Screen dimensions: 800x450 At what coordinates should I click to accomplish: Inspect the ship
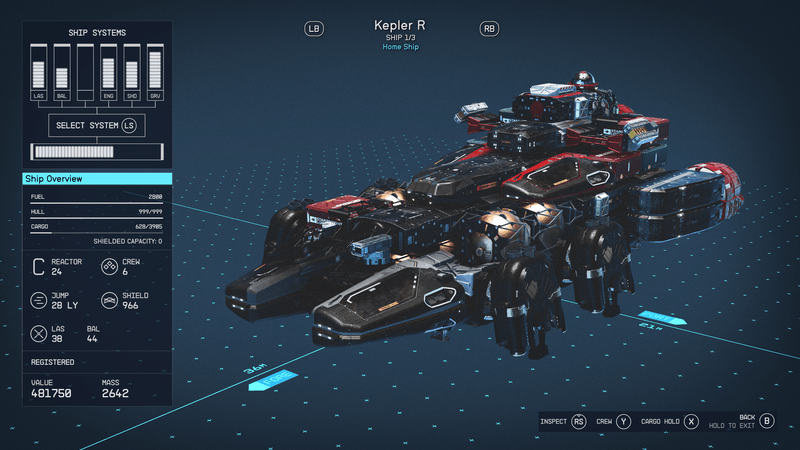tap(578, 422)
